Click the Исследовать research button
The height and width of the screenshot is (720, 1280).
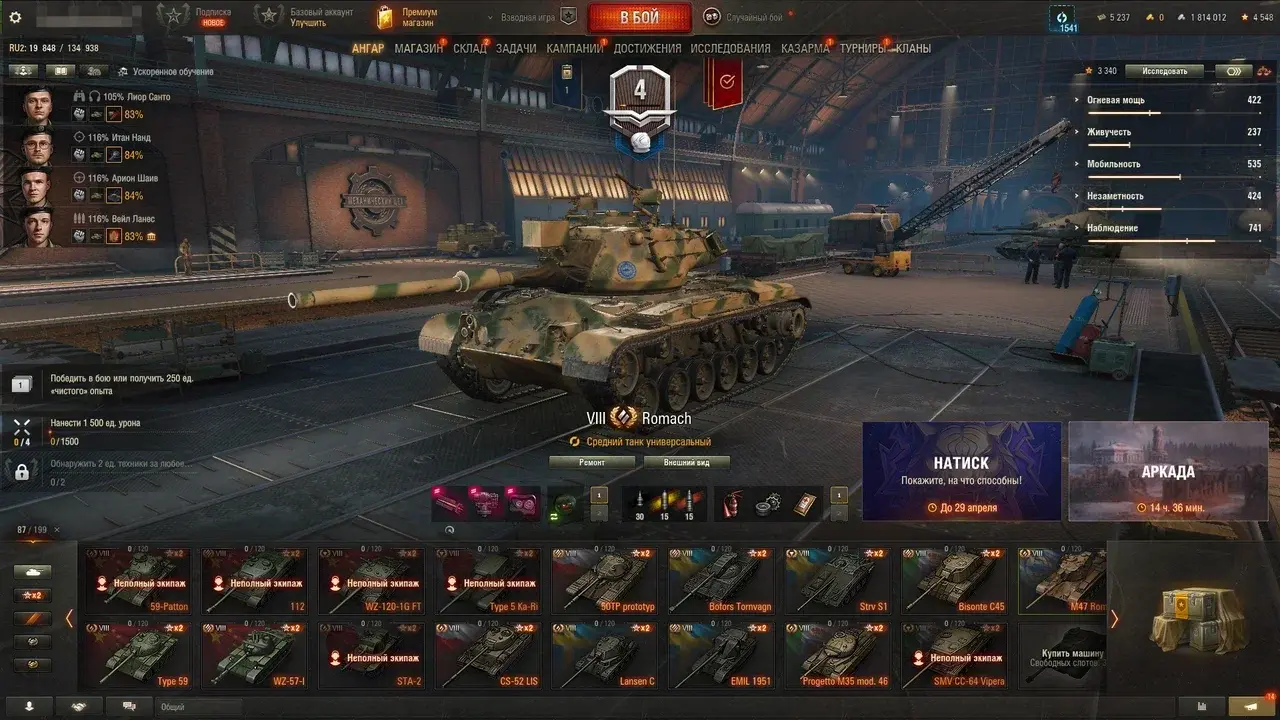coord(1165,71)
